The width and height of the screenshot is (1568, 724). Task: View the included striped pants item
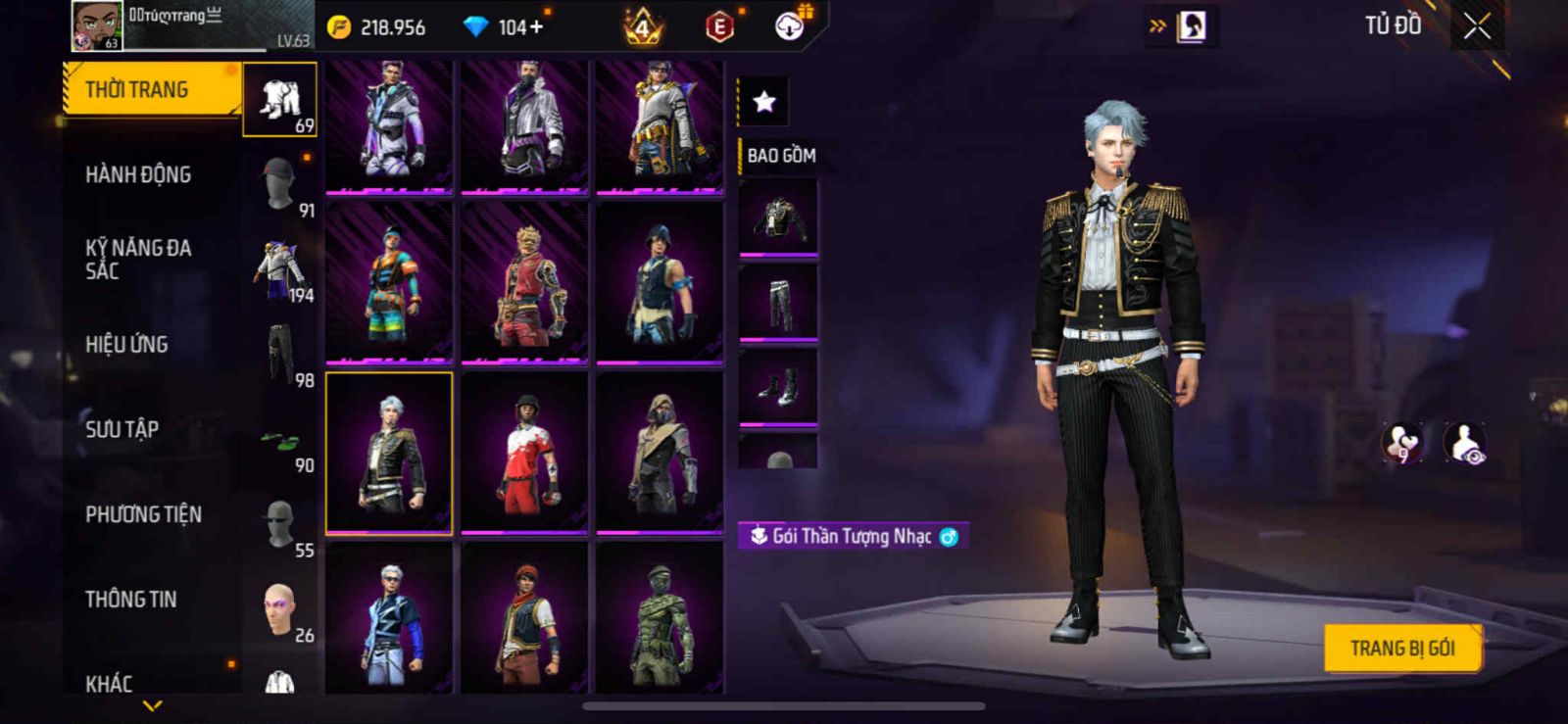pyautogui.click(x=778, y=304)
